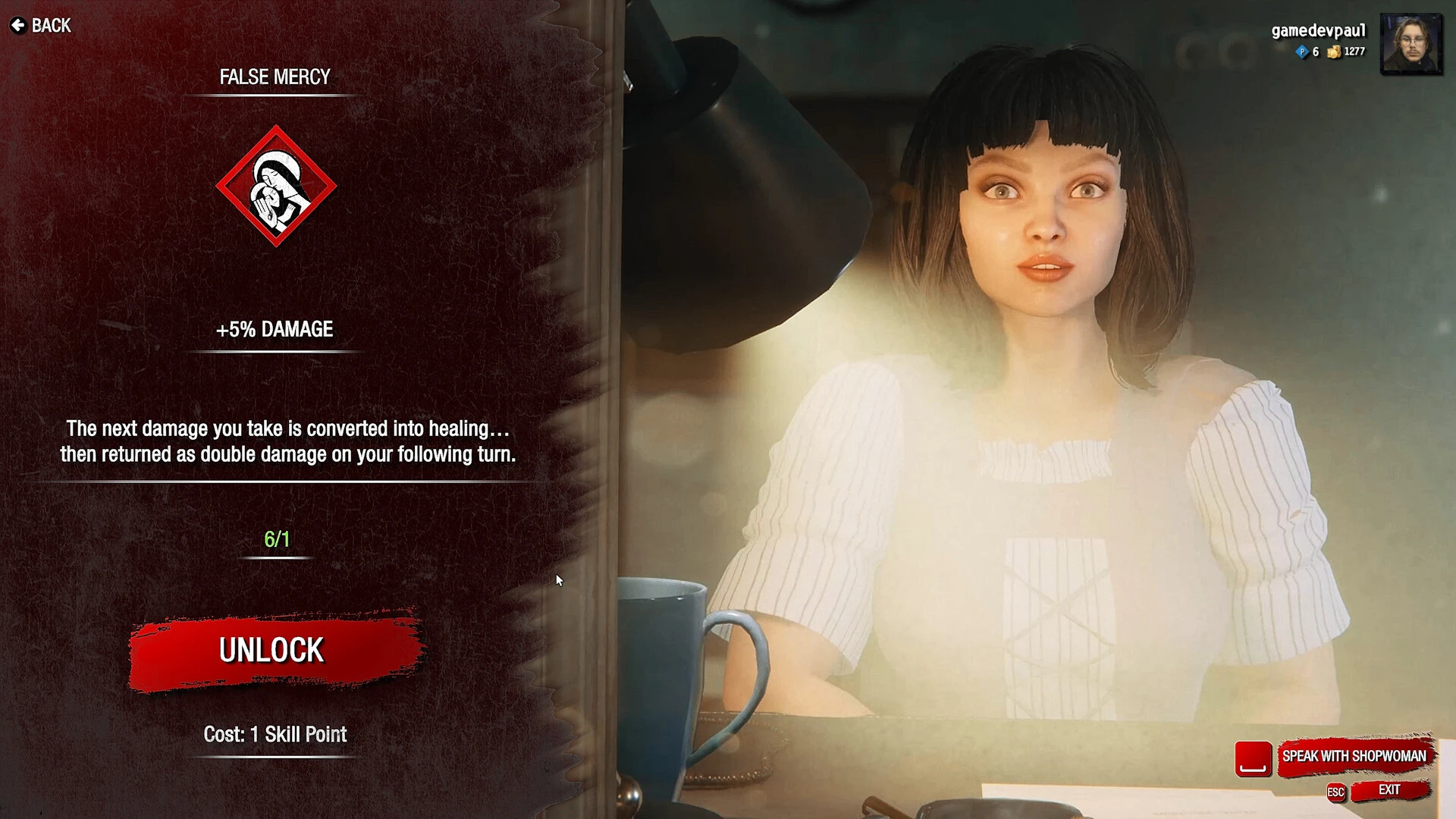
Task: Select the False Mercy skill icon
Action: coord(276,187)
